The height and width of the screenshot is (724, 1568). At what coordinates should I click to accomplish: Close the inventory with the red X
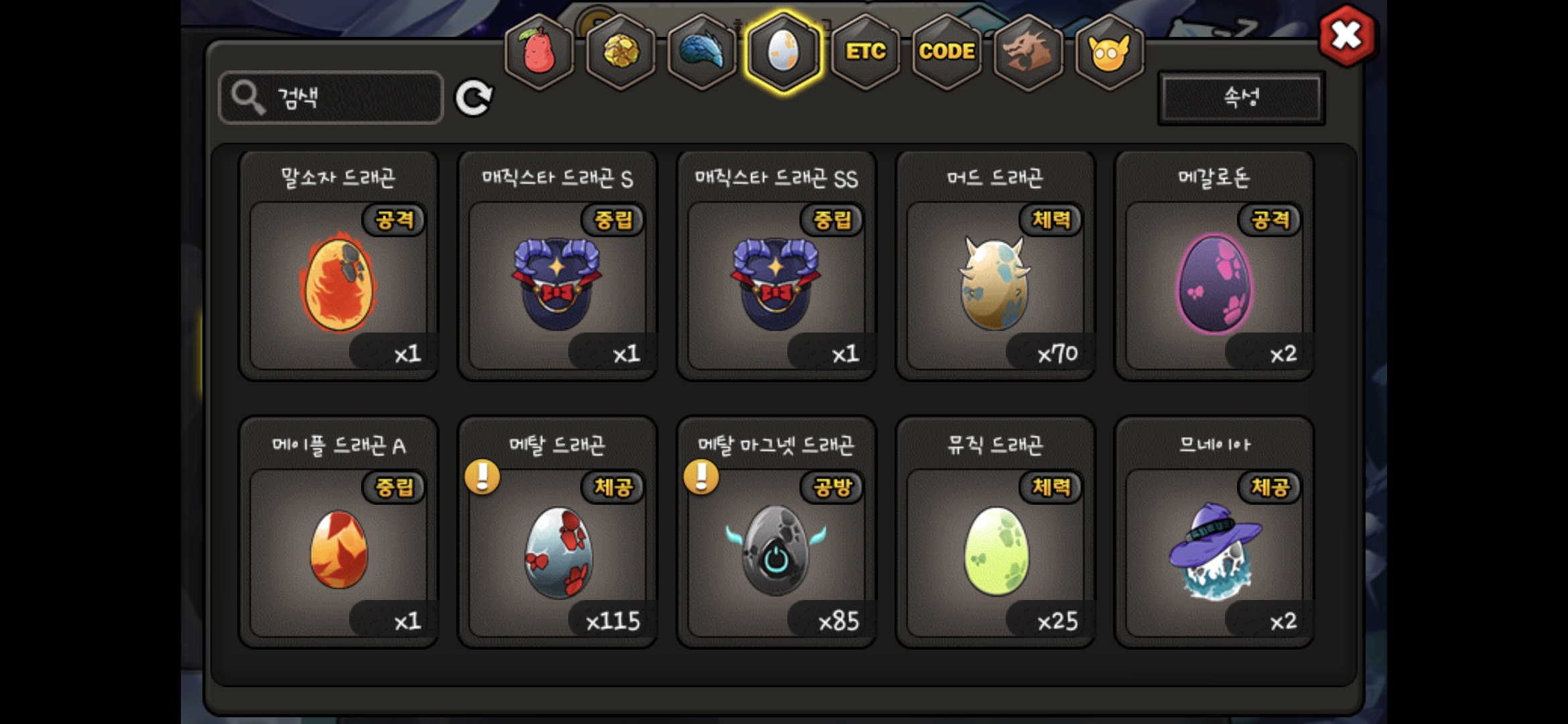tap(1346, 36)
